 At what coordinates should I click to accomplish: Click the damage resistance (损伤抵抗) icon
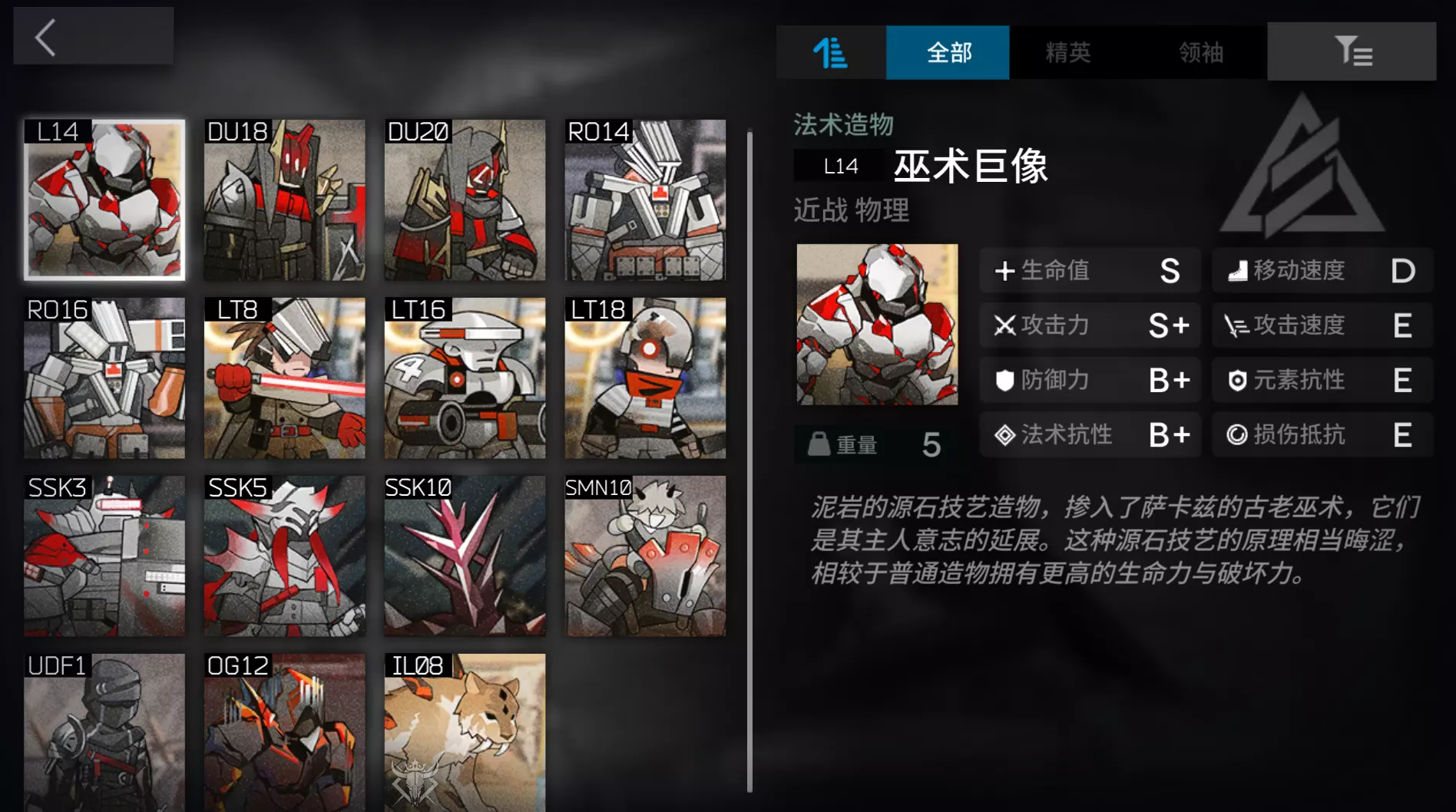(1238, 434)
